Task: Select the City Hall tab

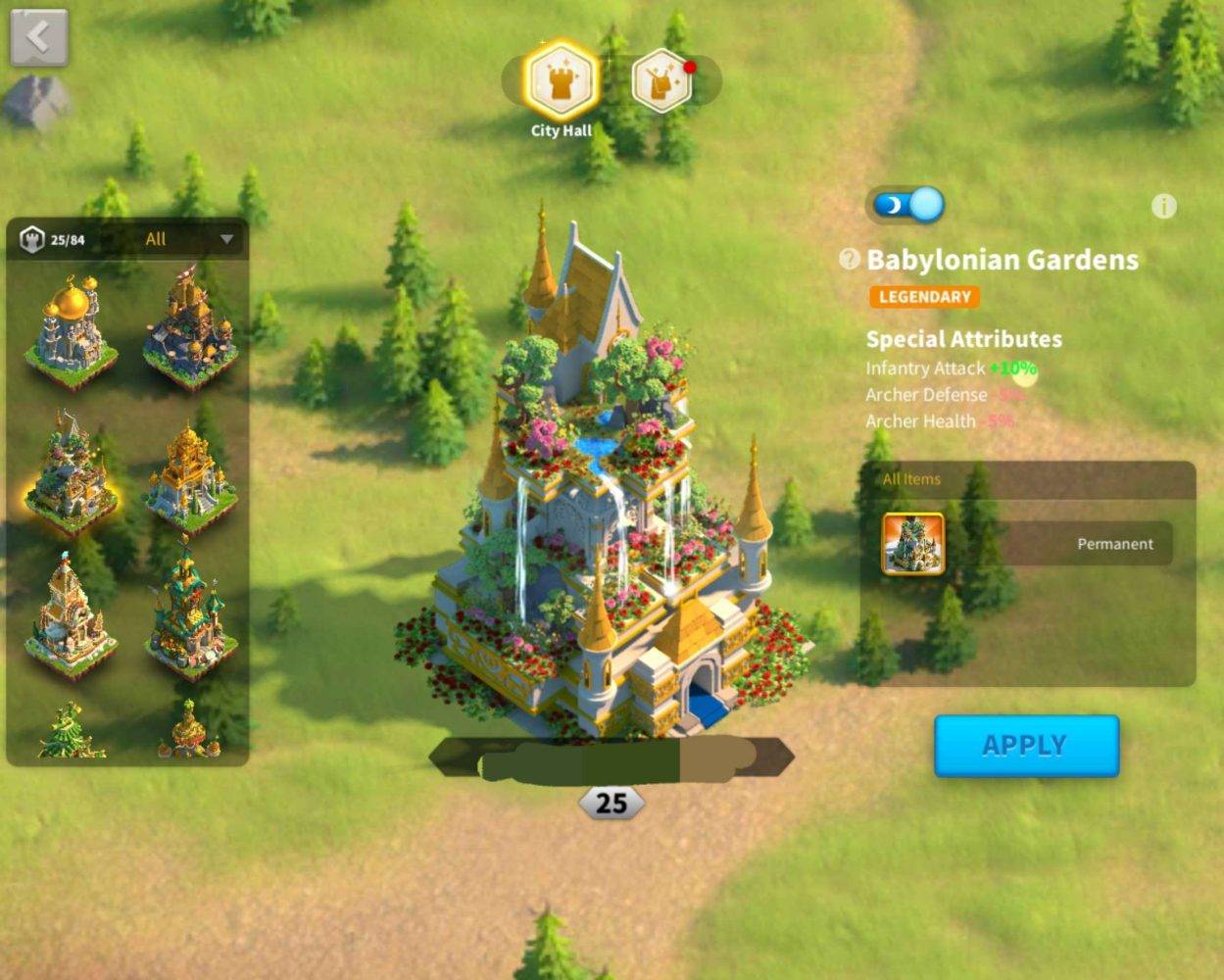Action: pyautogui.click(x=561, y=81)
